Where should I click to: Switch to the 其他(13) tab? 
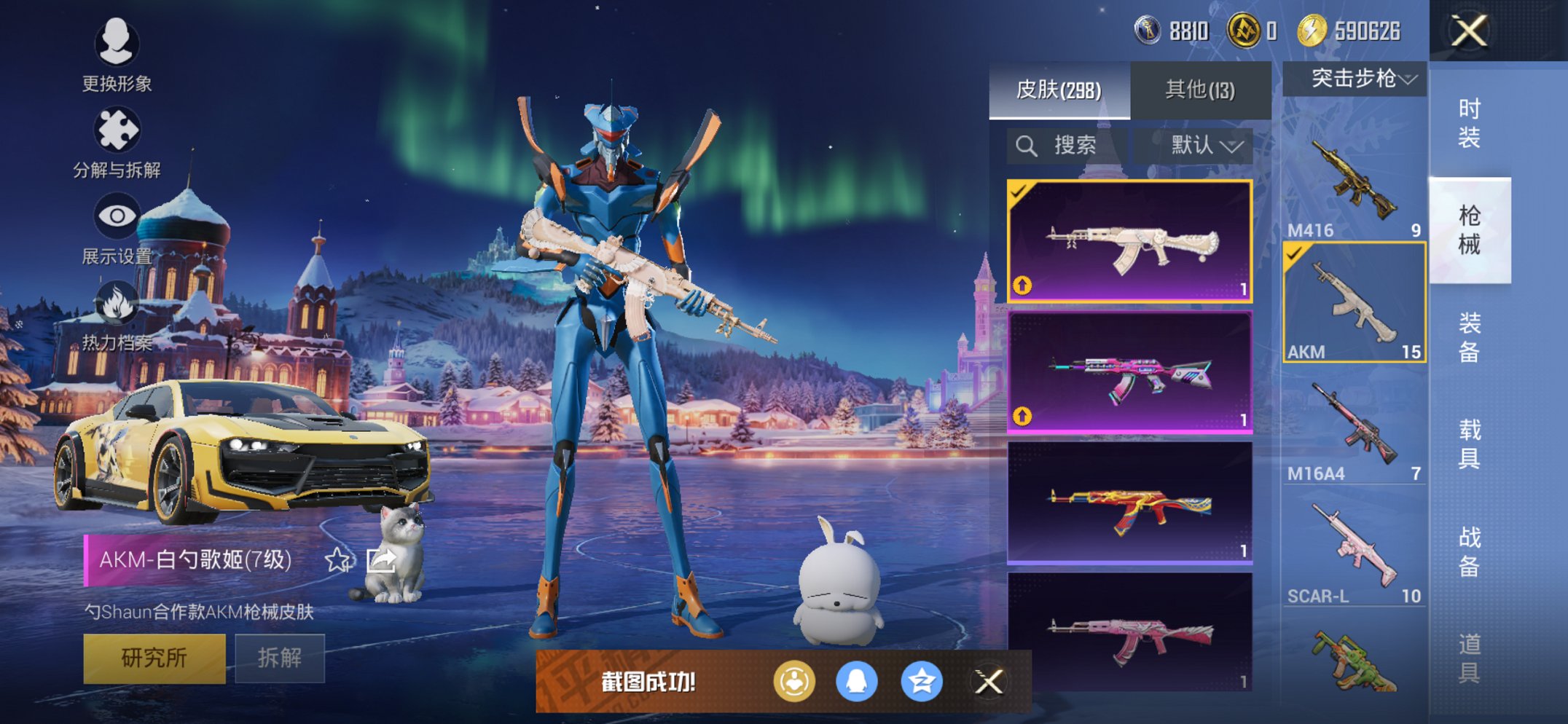click(1200, 90)
